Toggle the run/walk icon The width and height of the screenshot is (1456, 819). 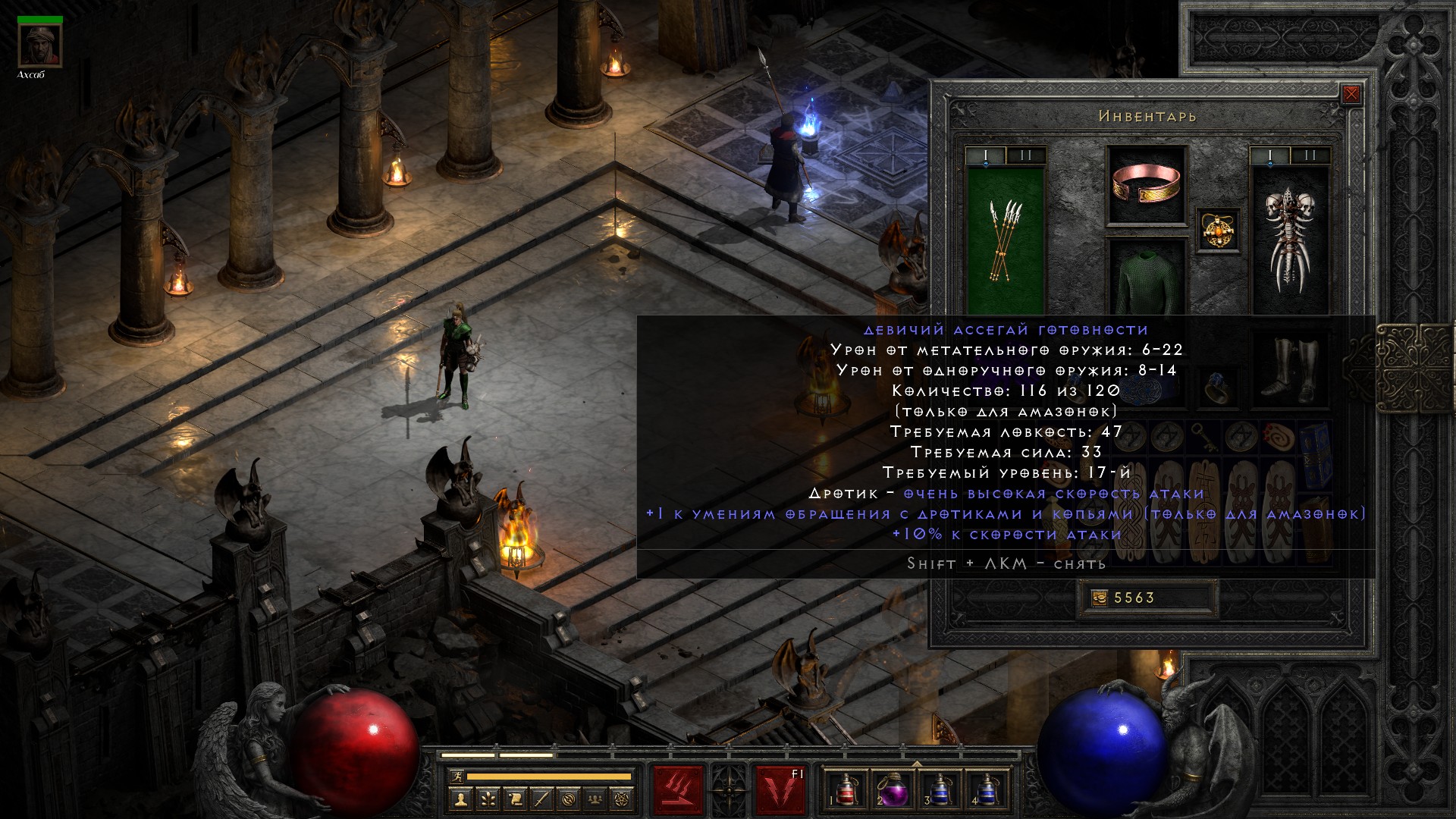point(455,777)
